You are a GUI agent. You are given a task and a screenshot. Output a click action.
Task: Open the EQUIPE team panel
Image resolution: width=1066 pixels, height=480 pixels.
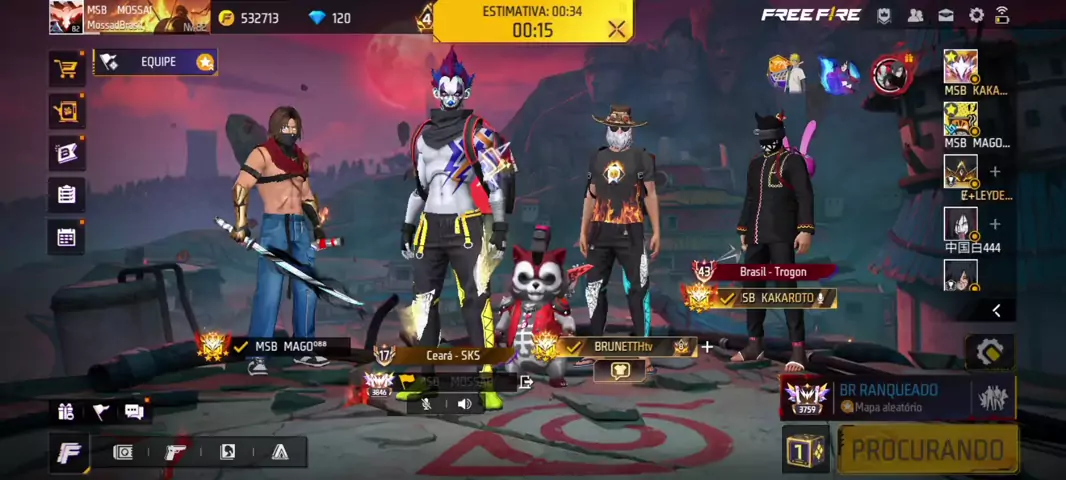(156, 62)
